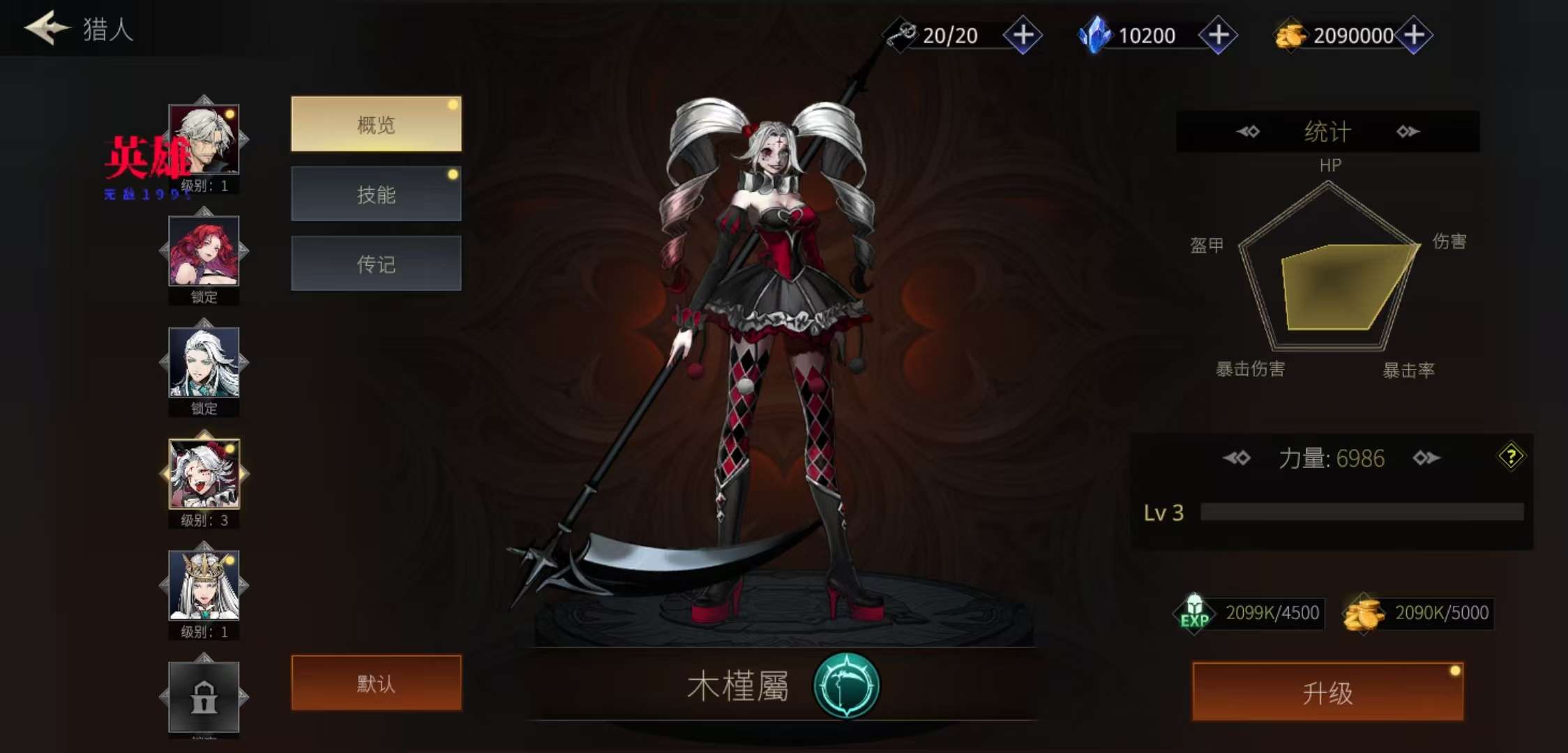Add gold coins with plus button
The image size is (1568, 753).
1414,35
